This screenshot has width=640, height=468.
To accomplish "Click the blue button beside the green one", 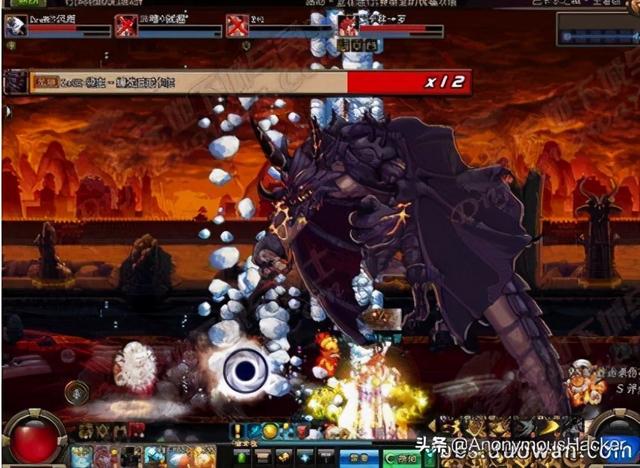I will click(358, 456).
